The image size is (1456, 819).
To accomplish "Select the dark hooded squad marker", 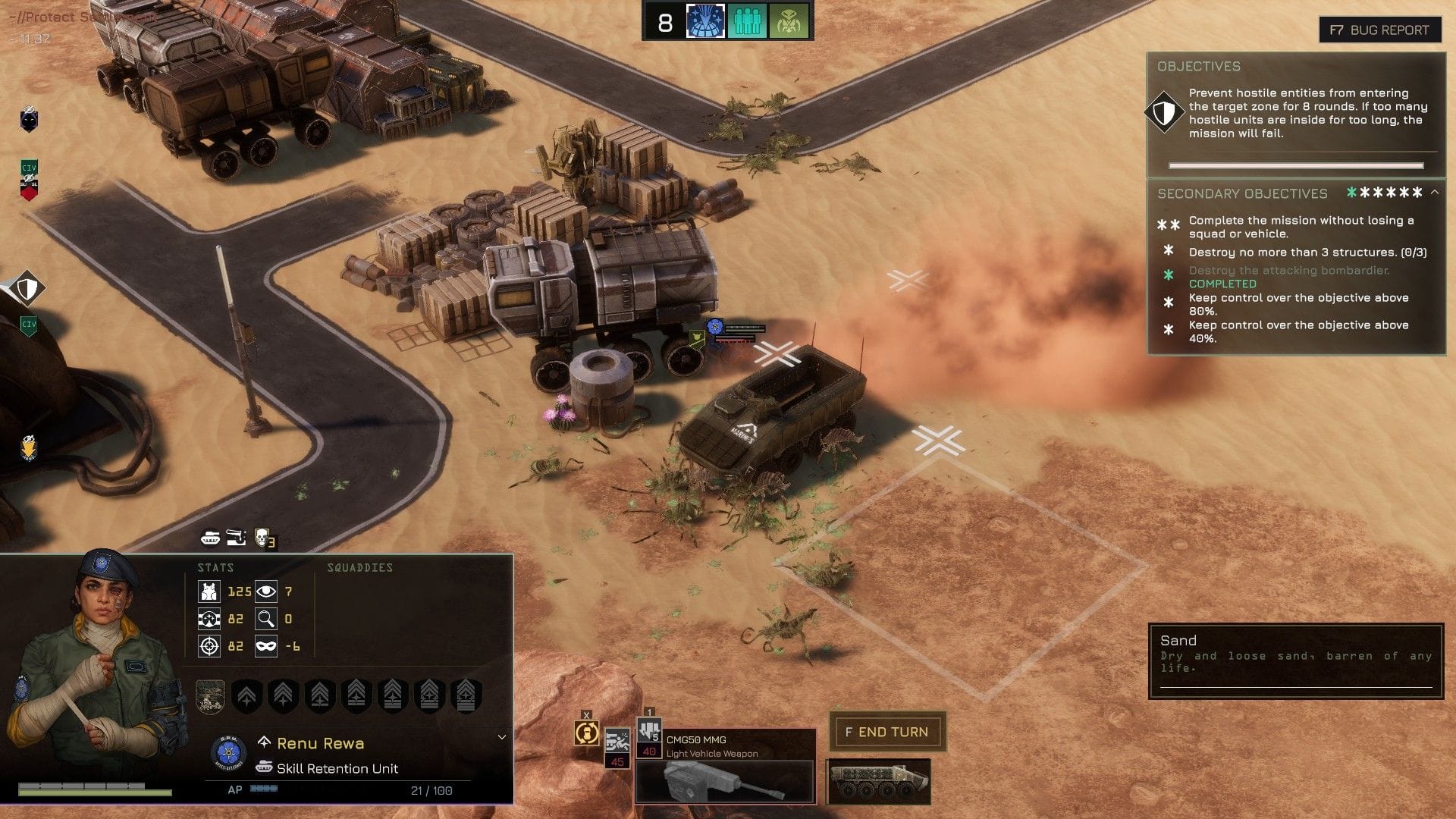I will [x=29, y=120].
